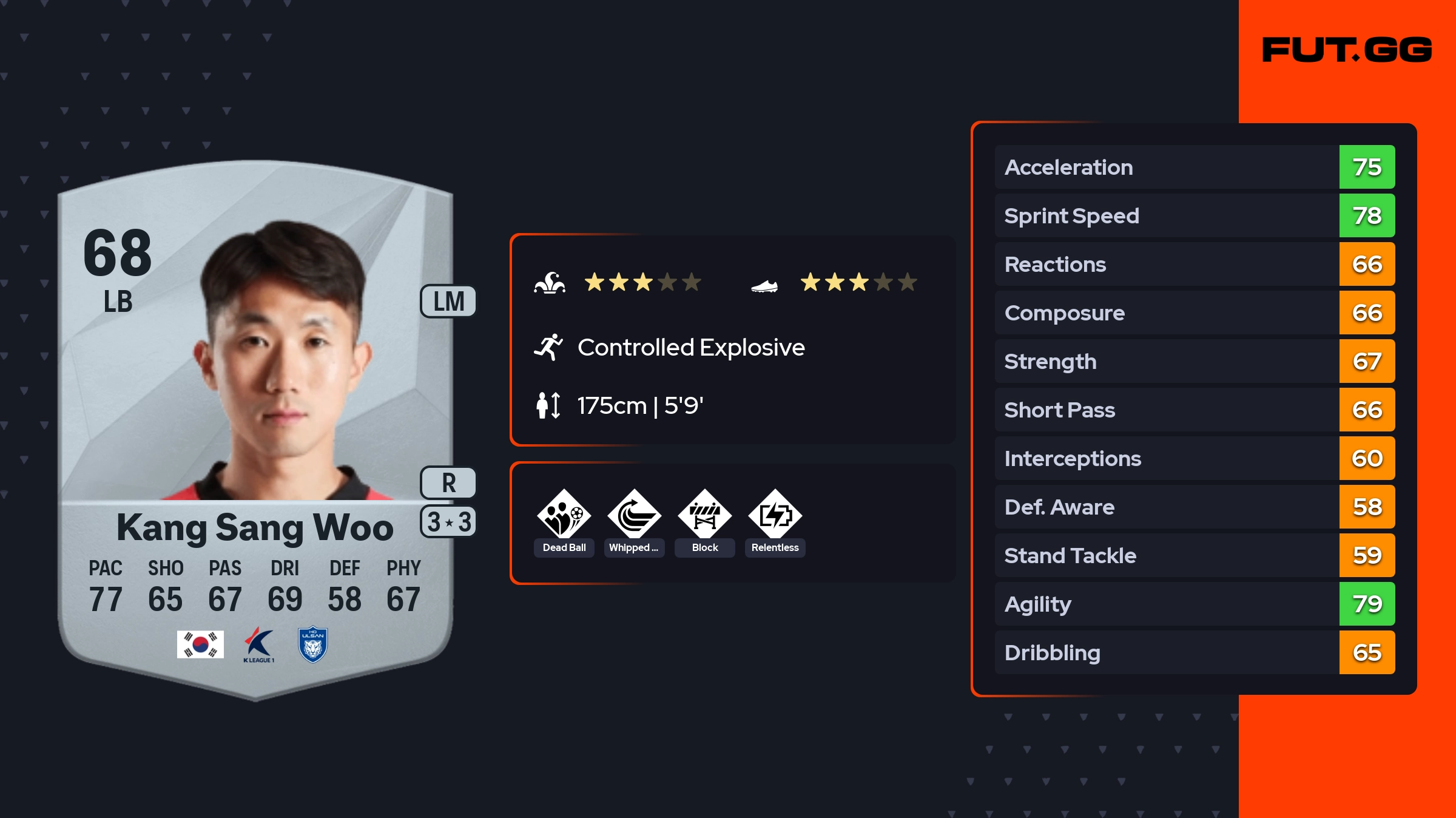
Task: Select the Dead Ball playstyle icon
Action: [564, 515]
